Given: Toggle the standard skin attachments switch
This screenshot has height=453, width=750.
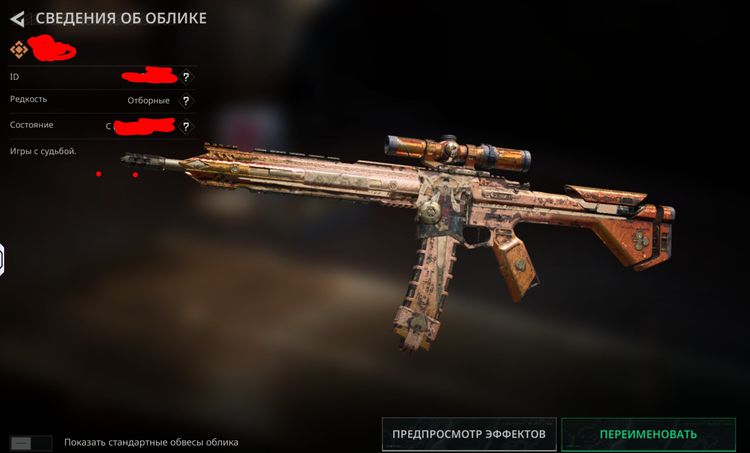Looking at the screenshot, I should coord(30,442).
